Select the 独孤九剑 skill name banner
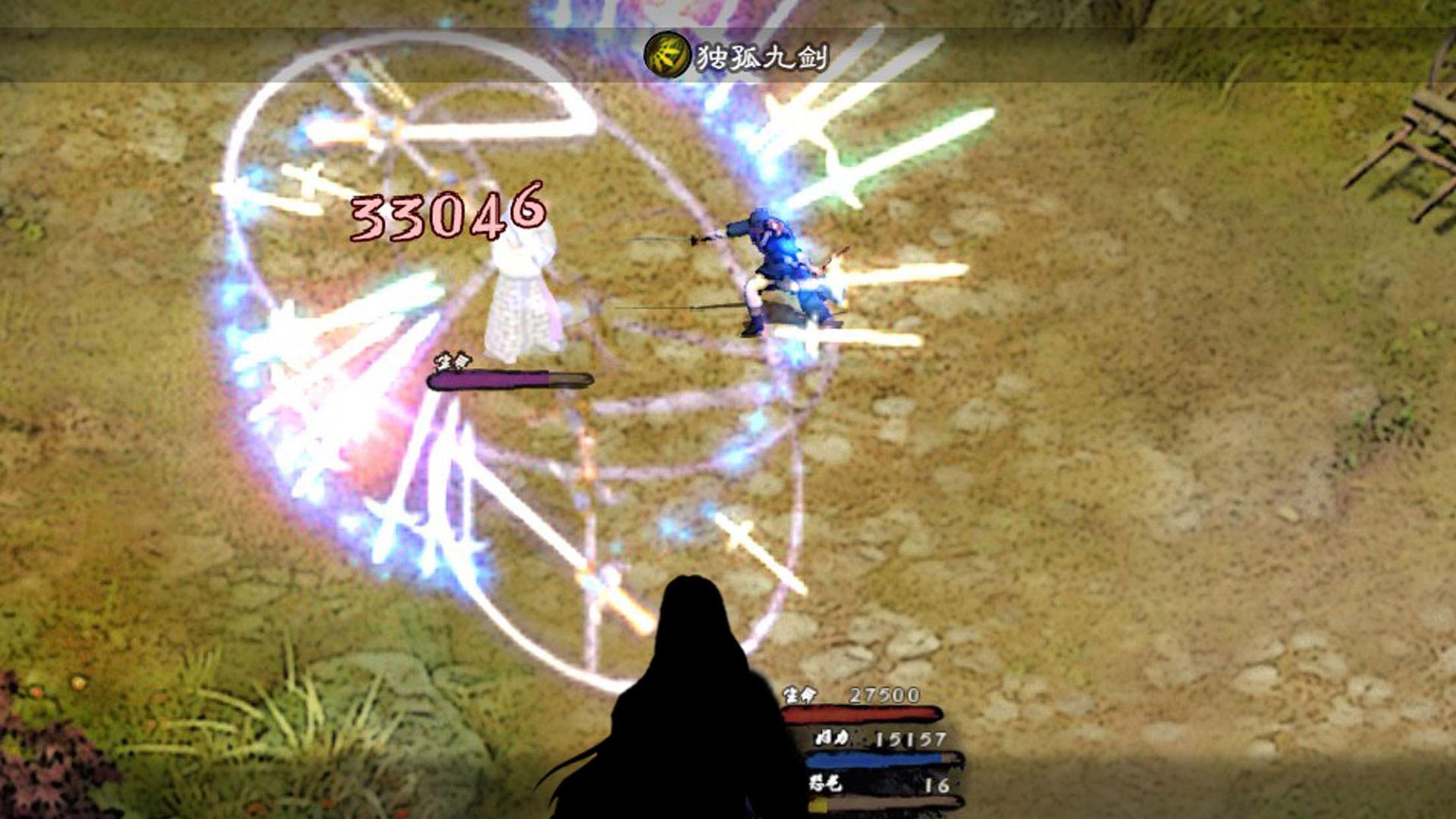 click(758, 55)
